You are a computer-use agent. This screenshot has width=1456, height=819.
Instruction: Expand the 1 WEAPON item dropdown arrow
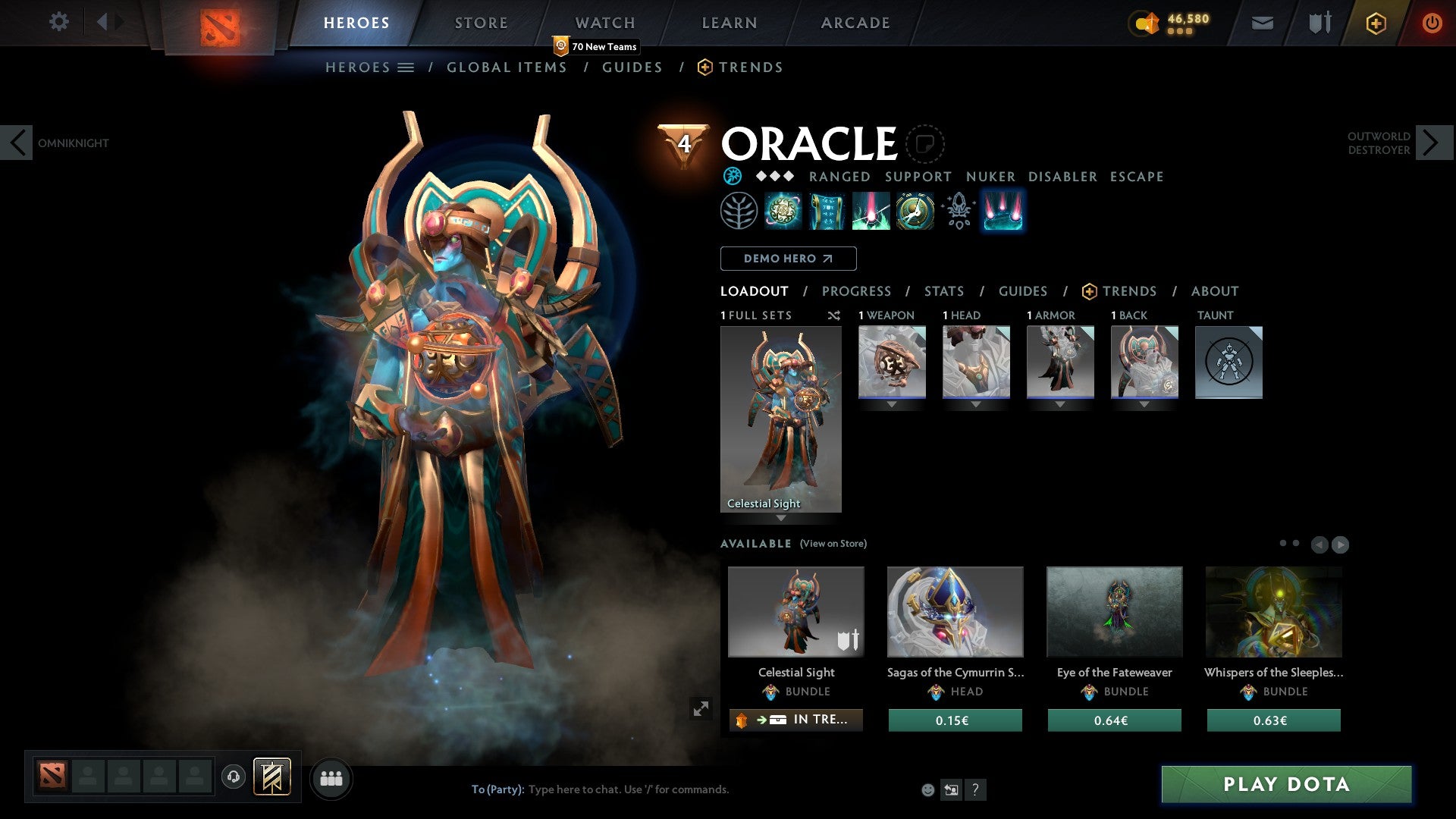(x=891, y=404)
